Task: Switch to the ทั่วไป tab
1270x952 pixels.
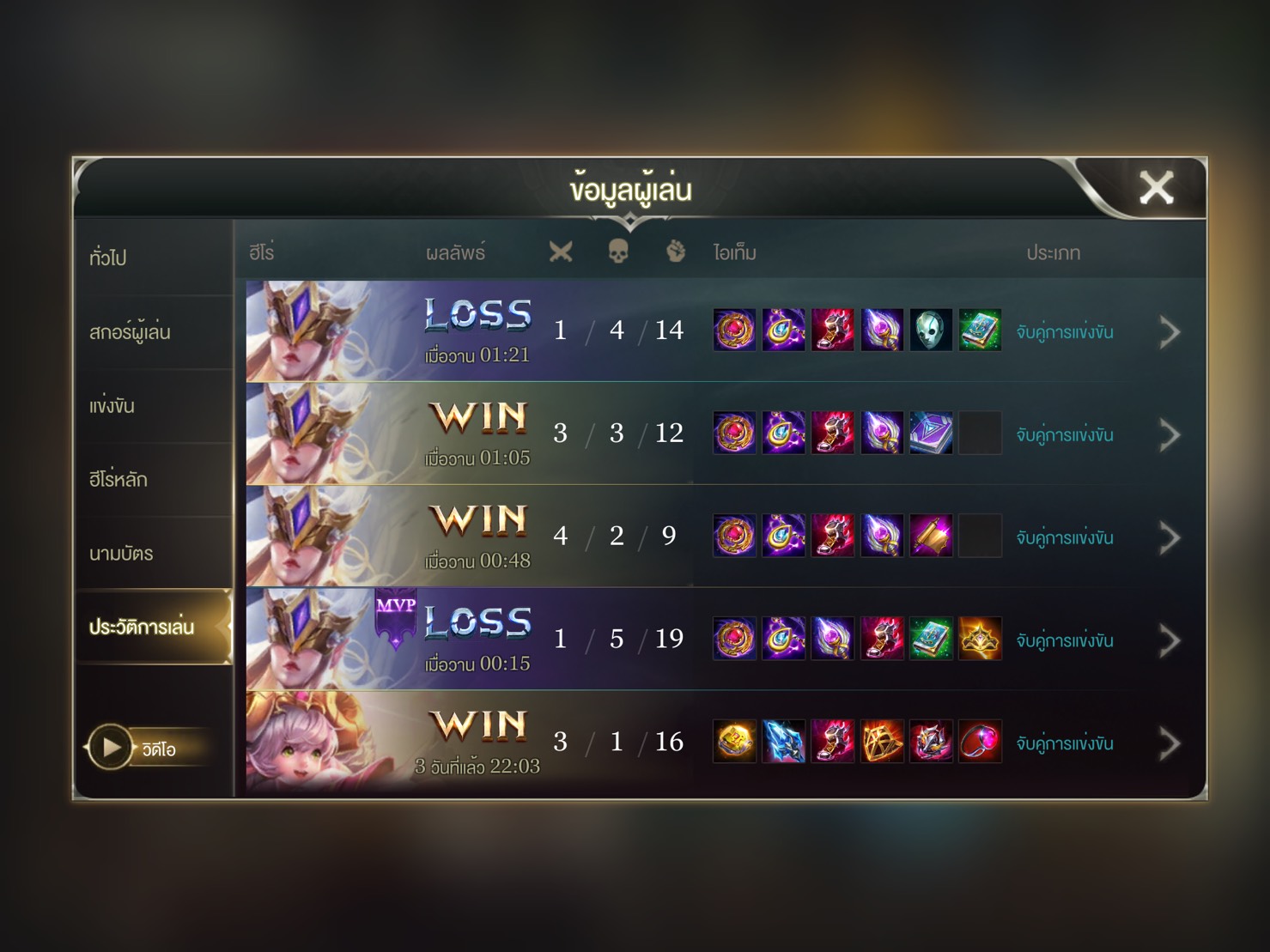Action: 108,257
